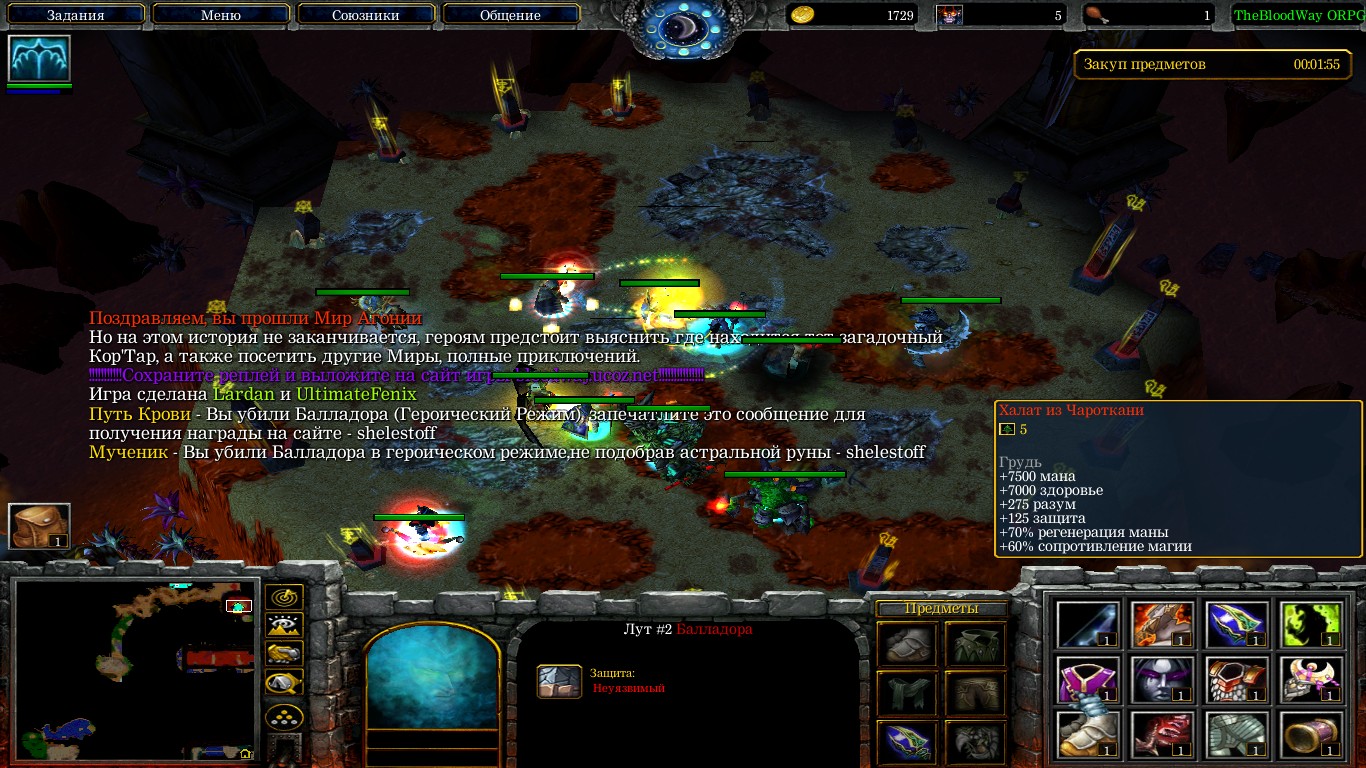1366x768 pixels.
Task: Select the hero portrait icon
Action: (40, 59)
